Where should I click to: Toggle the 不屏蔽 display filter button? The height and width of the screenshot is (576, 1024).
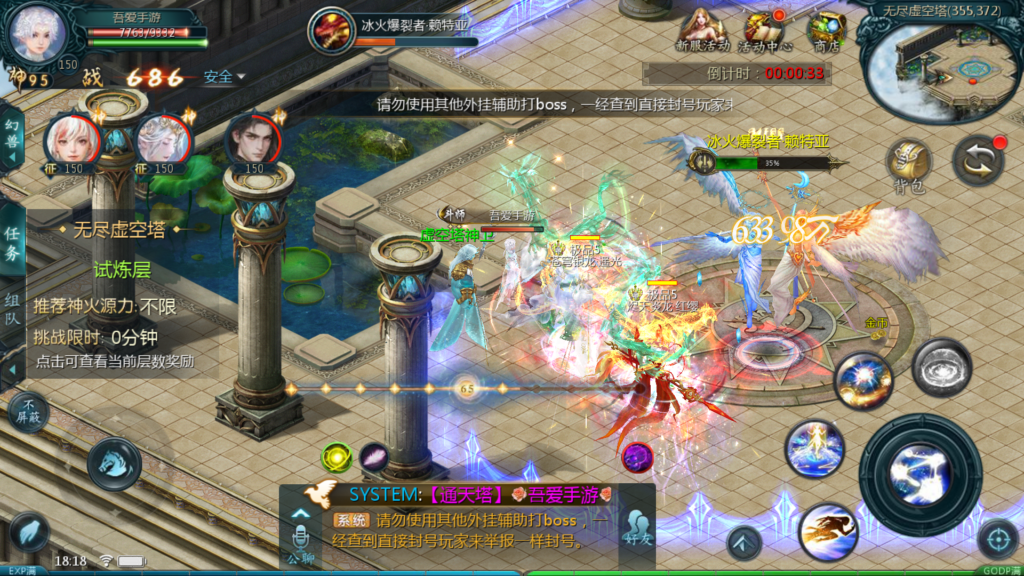coord(28,411)
